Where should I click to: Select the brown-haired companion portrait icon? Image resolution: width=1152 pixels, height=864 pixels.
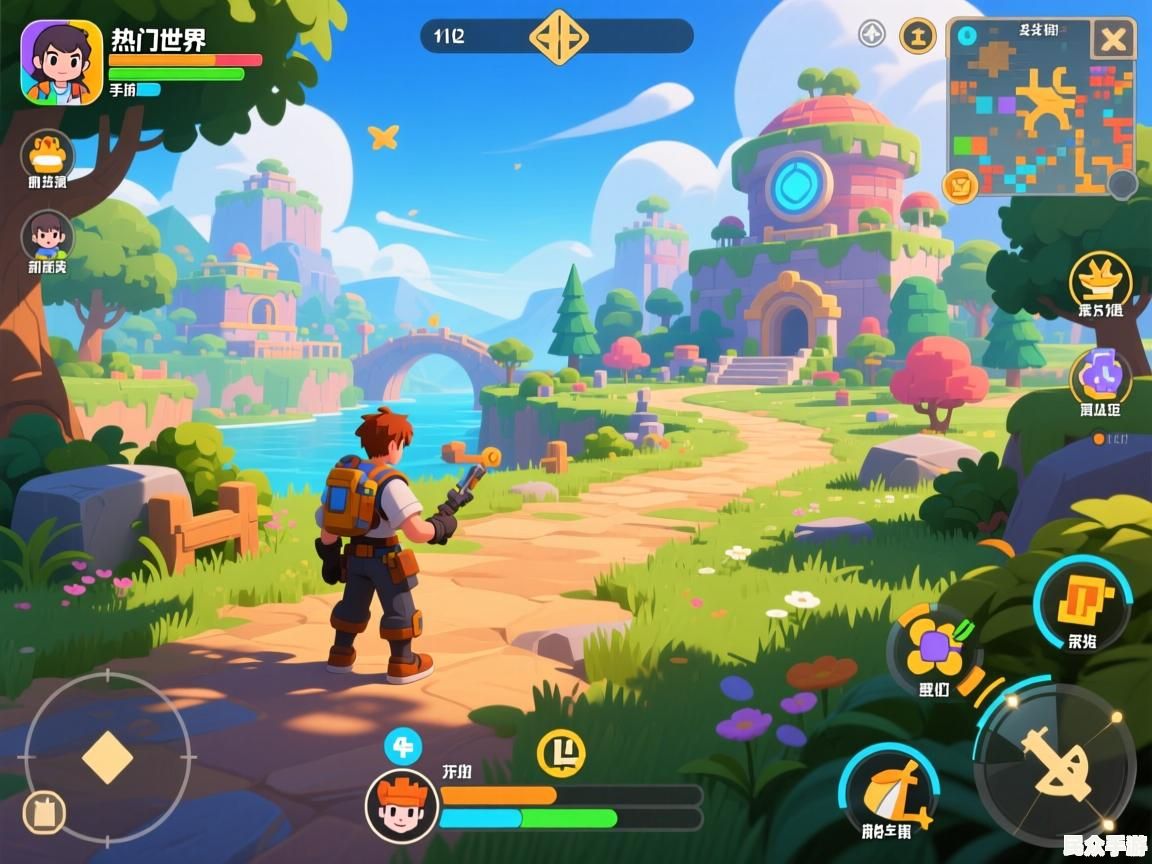[x=47, y=236]
